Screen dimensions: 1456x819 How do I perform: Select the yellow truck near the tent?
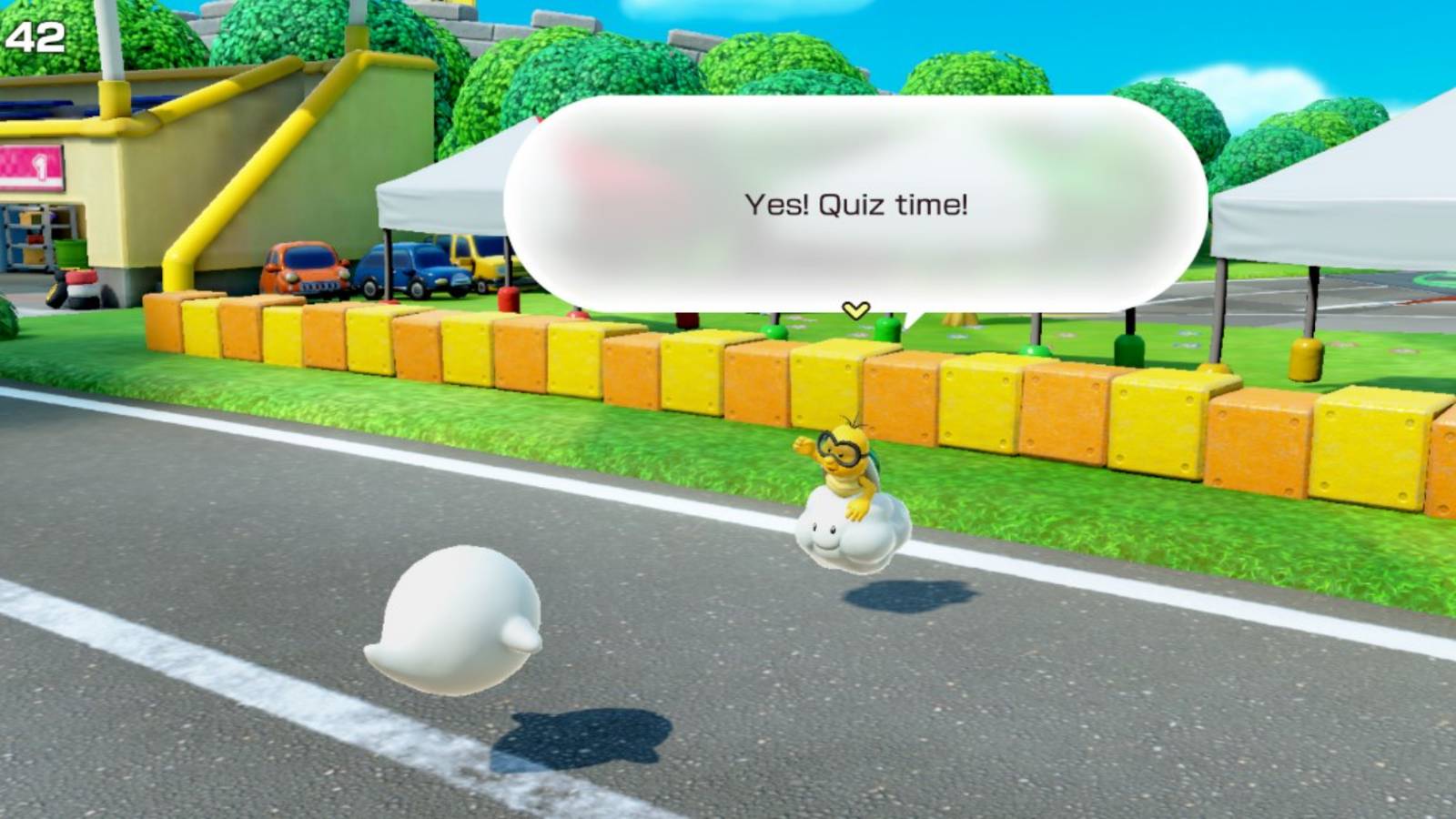coord(473,264)
